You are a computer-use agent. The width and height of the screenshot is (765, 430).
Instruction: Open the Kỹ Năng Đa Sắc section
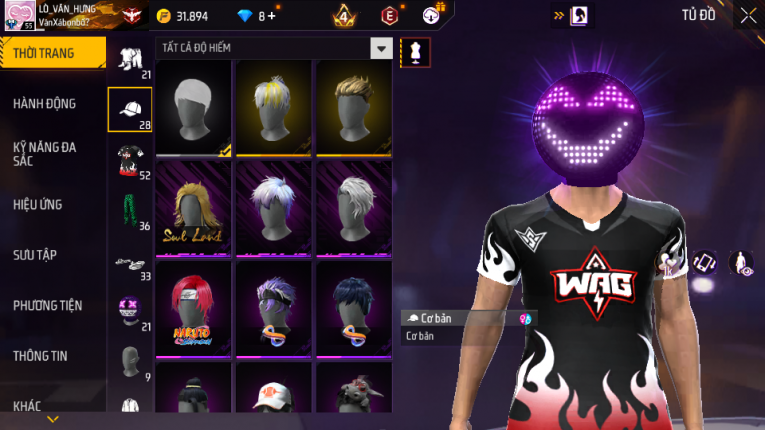click(45, 153)
